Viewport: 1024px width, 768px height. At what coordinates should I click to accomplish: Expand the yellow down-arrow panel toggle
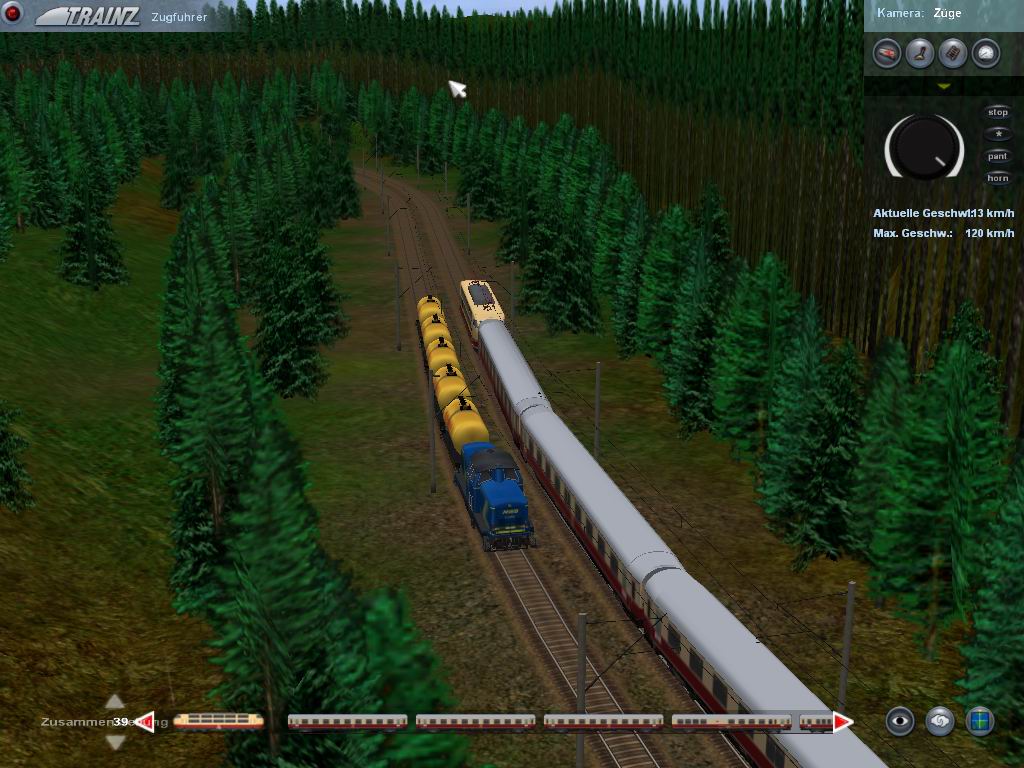click(943, 87)
